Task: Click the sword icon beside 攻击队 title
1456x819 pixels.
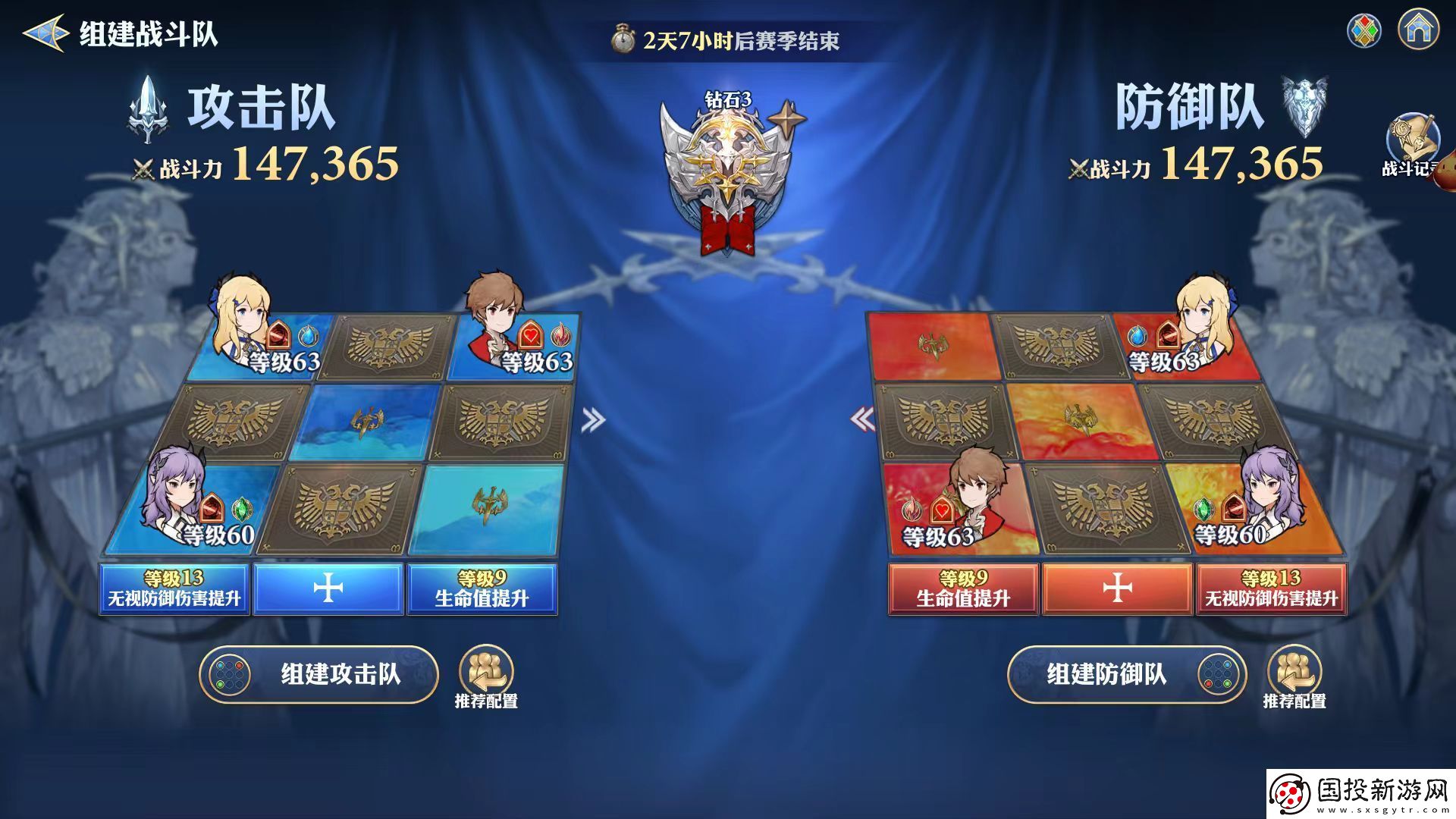Action: (149, 106)
